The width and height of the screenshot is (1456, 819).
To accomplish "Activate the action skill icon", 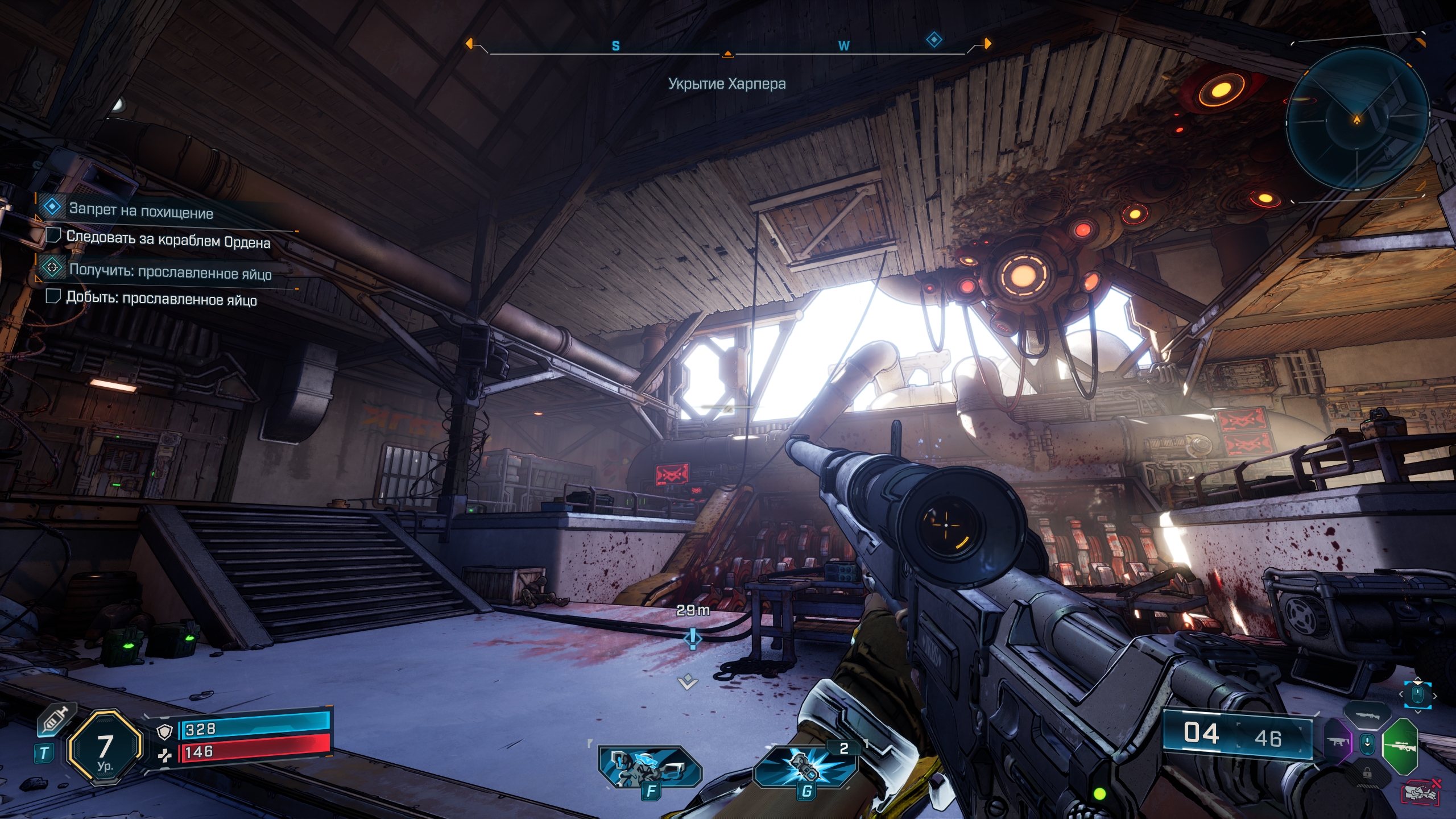I will pos(650,766).
